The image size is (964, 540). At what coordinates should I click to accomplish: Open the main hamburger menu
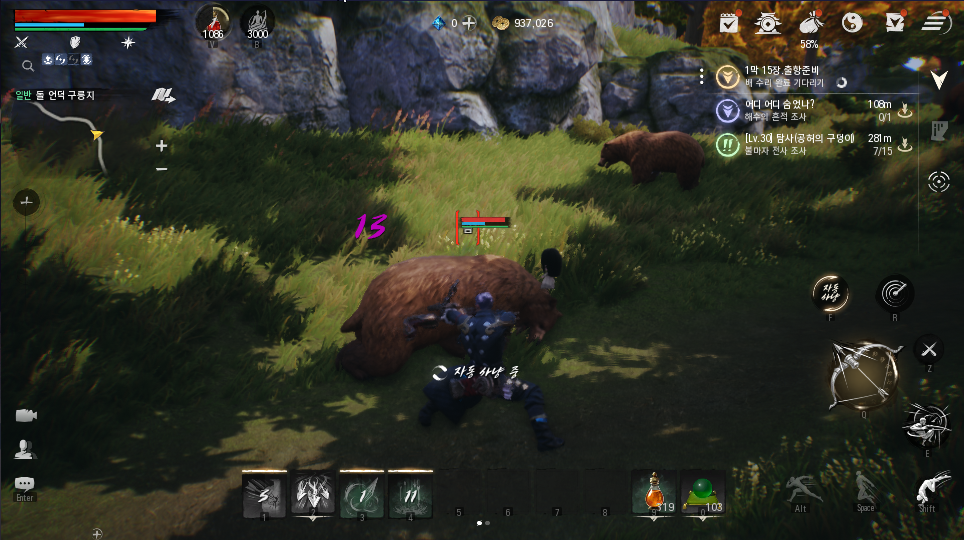pos(936,22)
